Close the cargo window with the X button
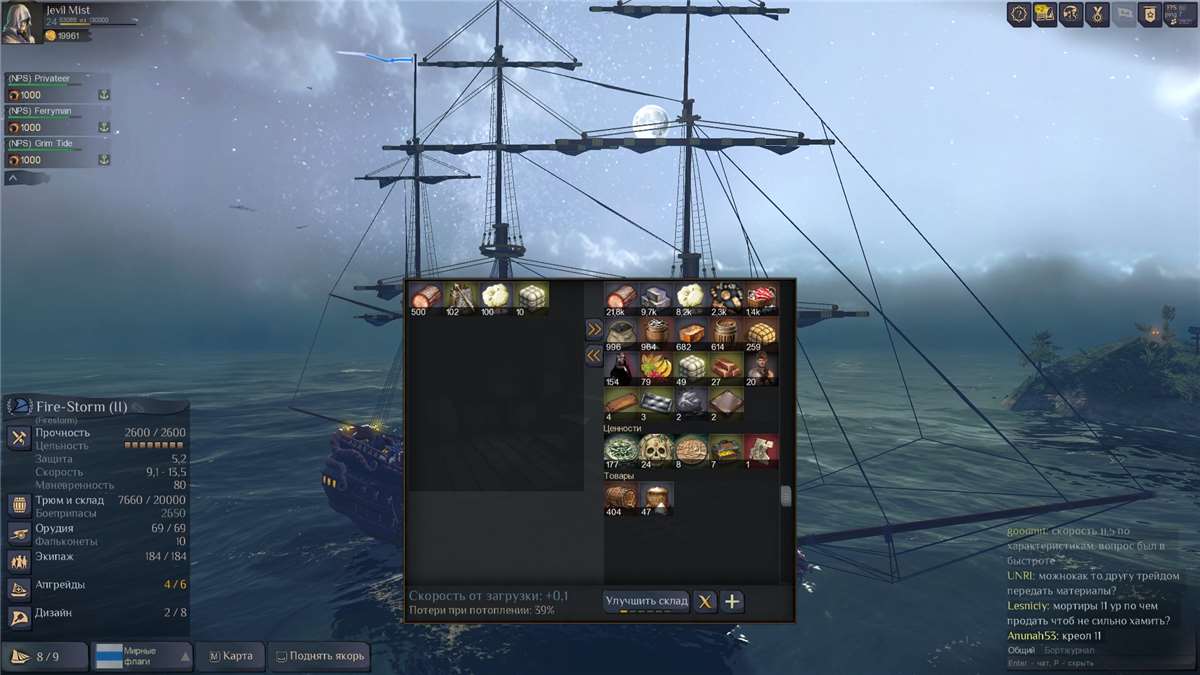 tap(706, 601)
